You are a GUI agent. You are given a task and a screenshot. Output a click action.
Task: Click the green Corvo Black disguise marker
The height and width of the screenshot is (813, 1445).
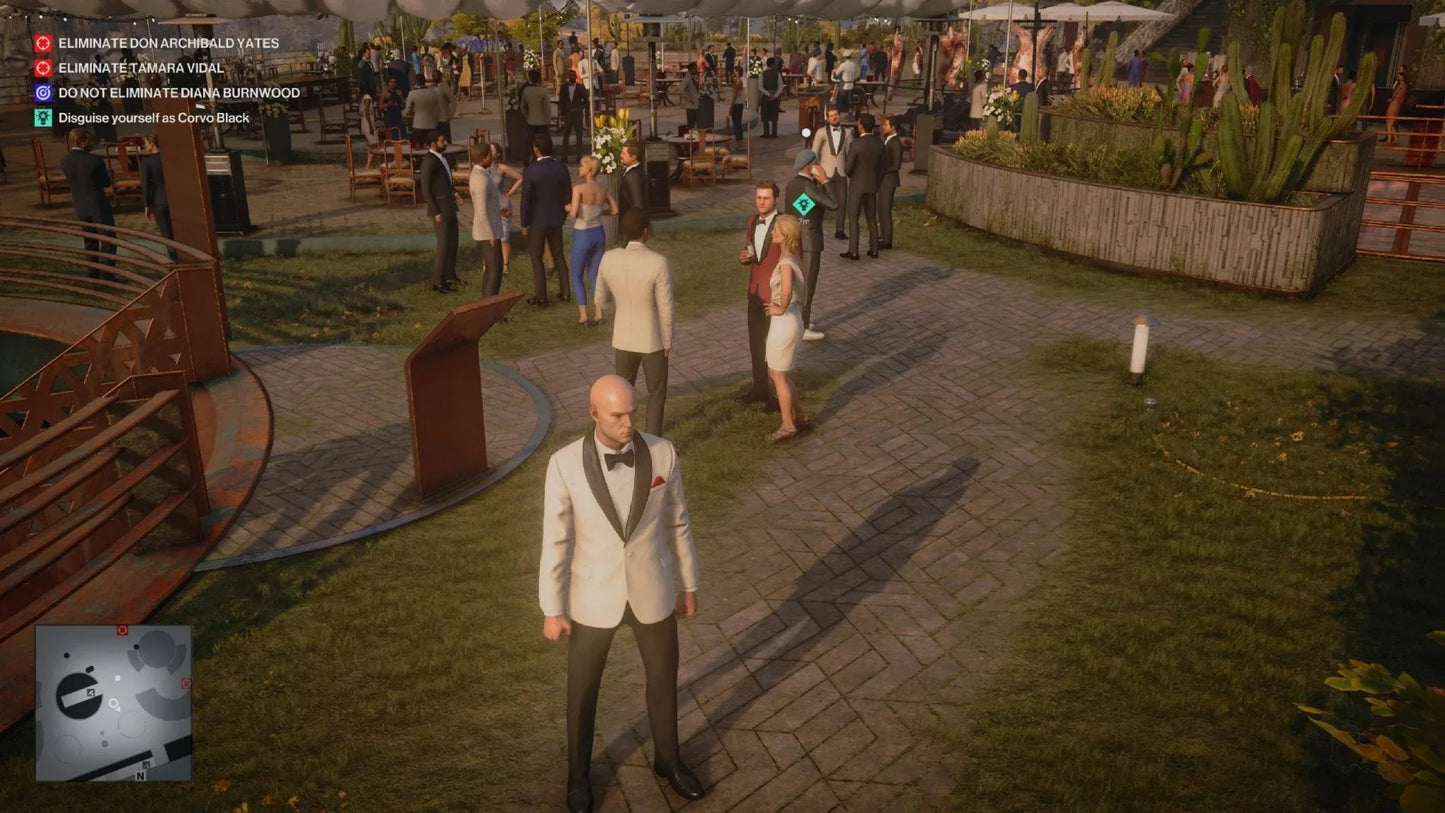(802, 204)
